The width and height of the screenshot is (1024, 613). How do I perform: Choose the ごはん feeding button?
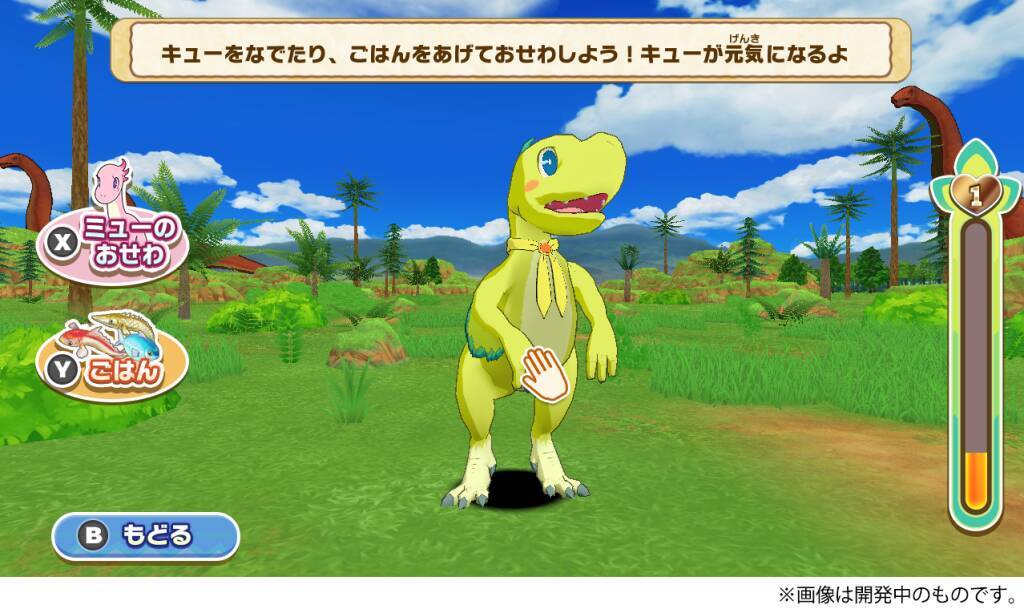(x=115, y=368)
